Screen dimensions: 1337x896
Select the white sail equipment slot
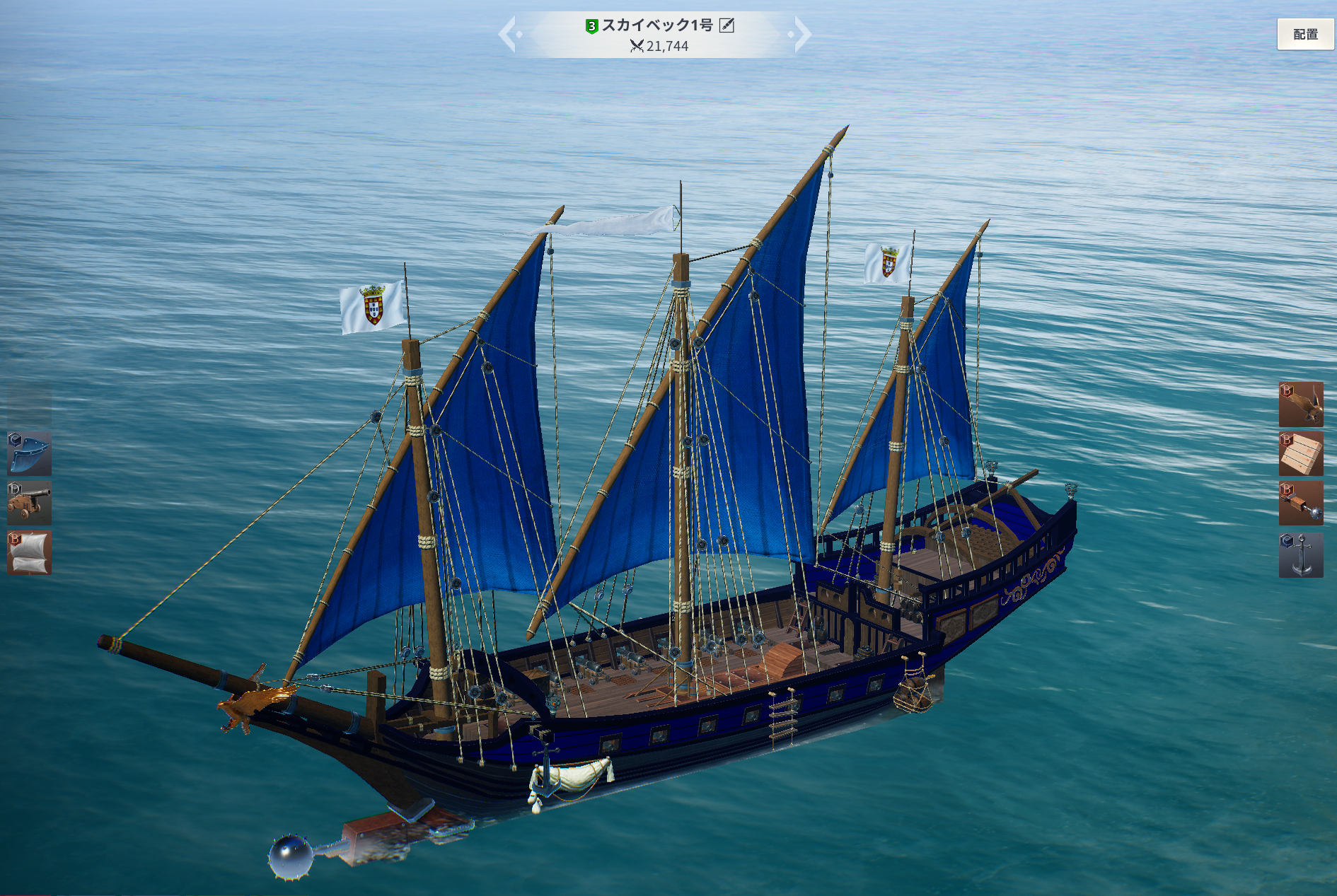(29, 552)
